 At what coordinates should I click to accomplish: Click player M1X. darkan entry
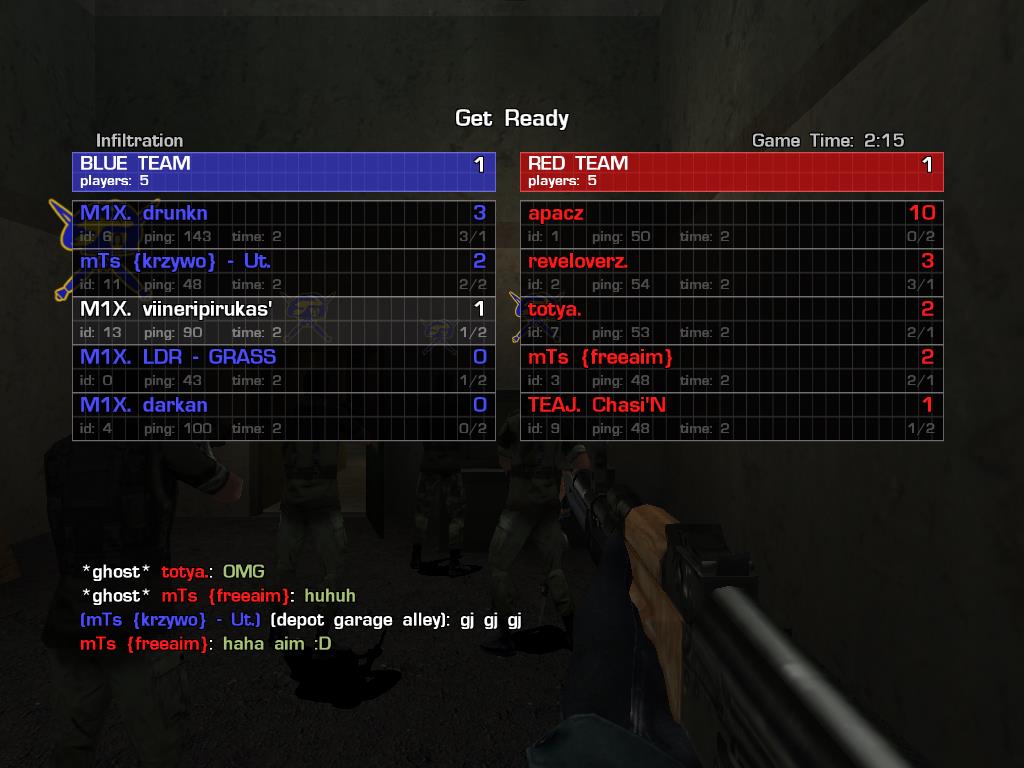click(284, 416)
